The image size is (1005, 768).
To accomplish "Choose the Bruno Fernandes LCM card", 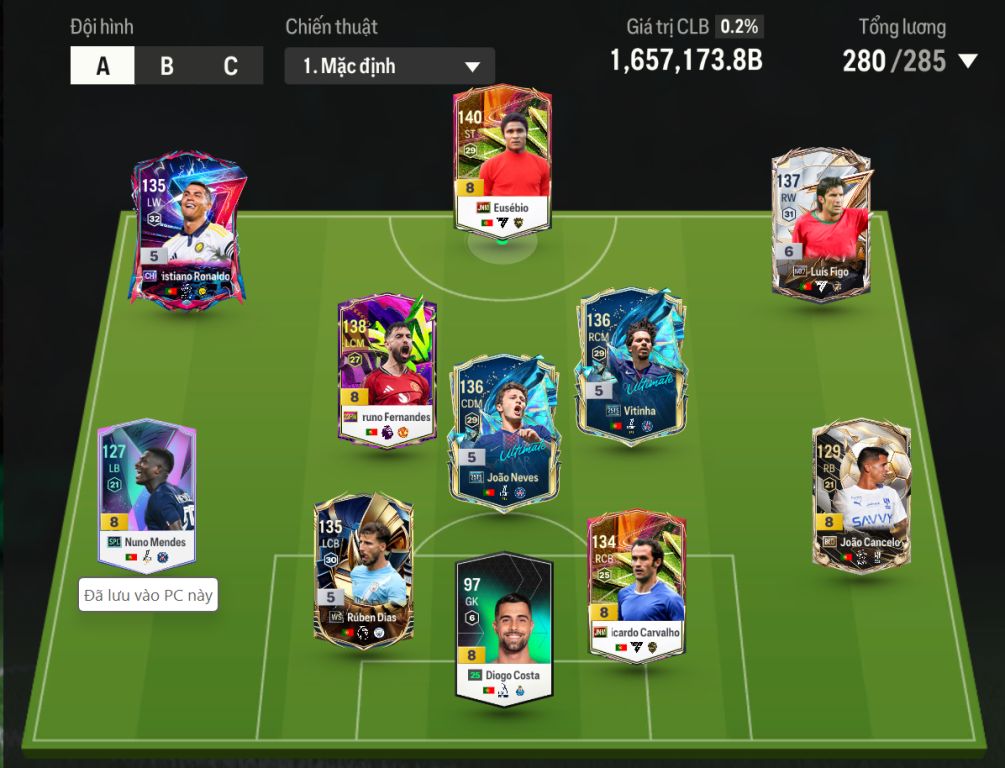I will point(387,371).
